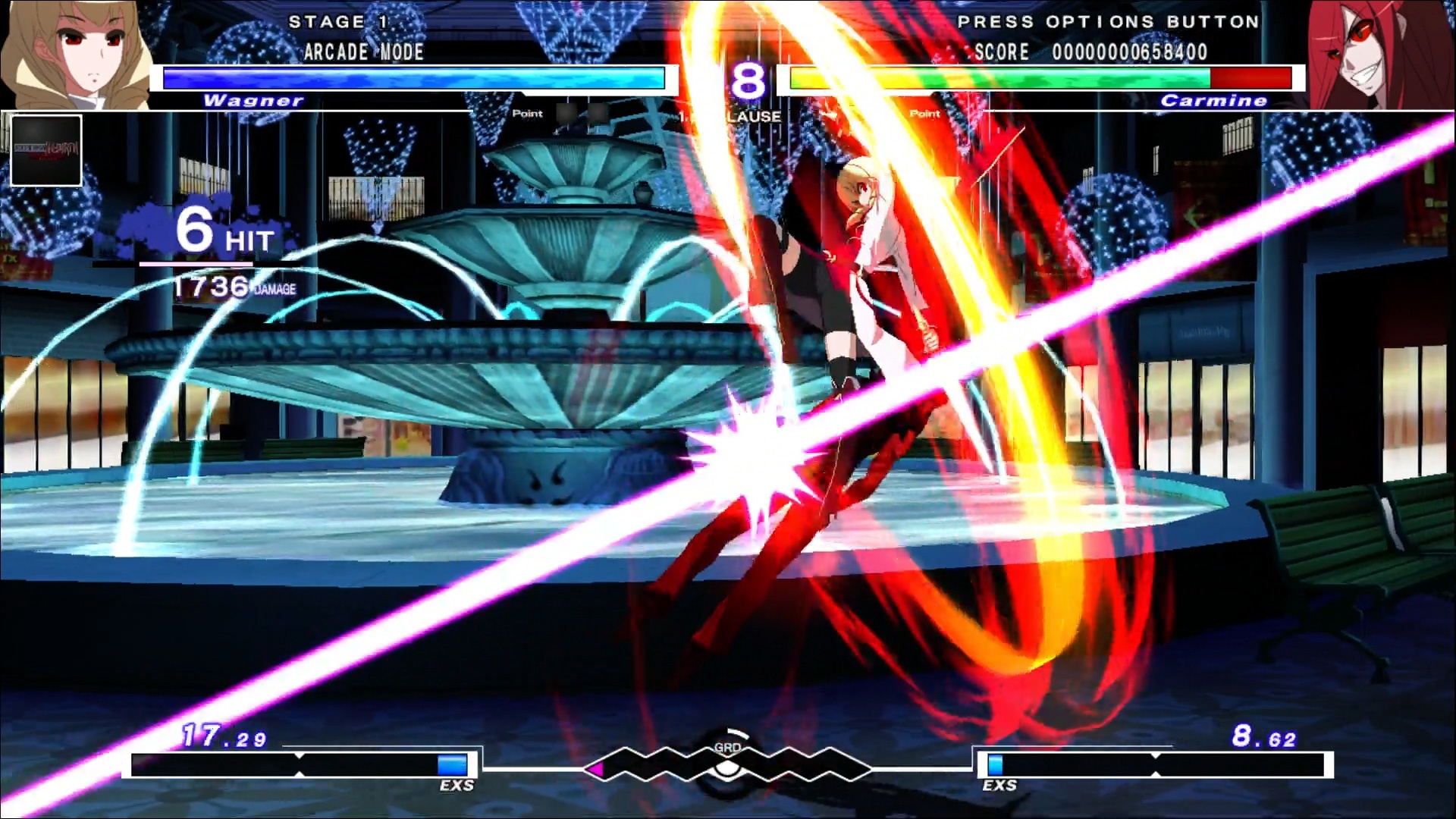Expand the STAGE 1 header
The image size is (1456, 819).
(337, 22)
